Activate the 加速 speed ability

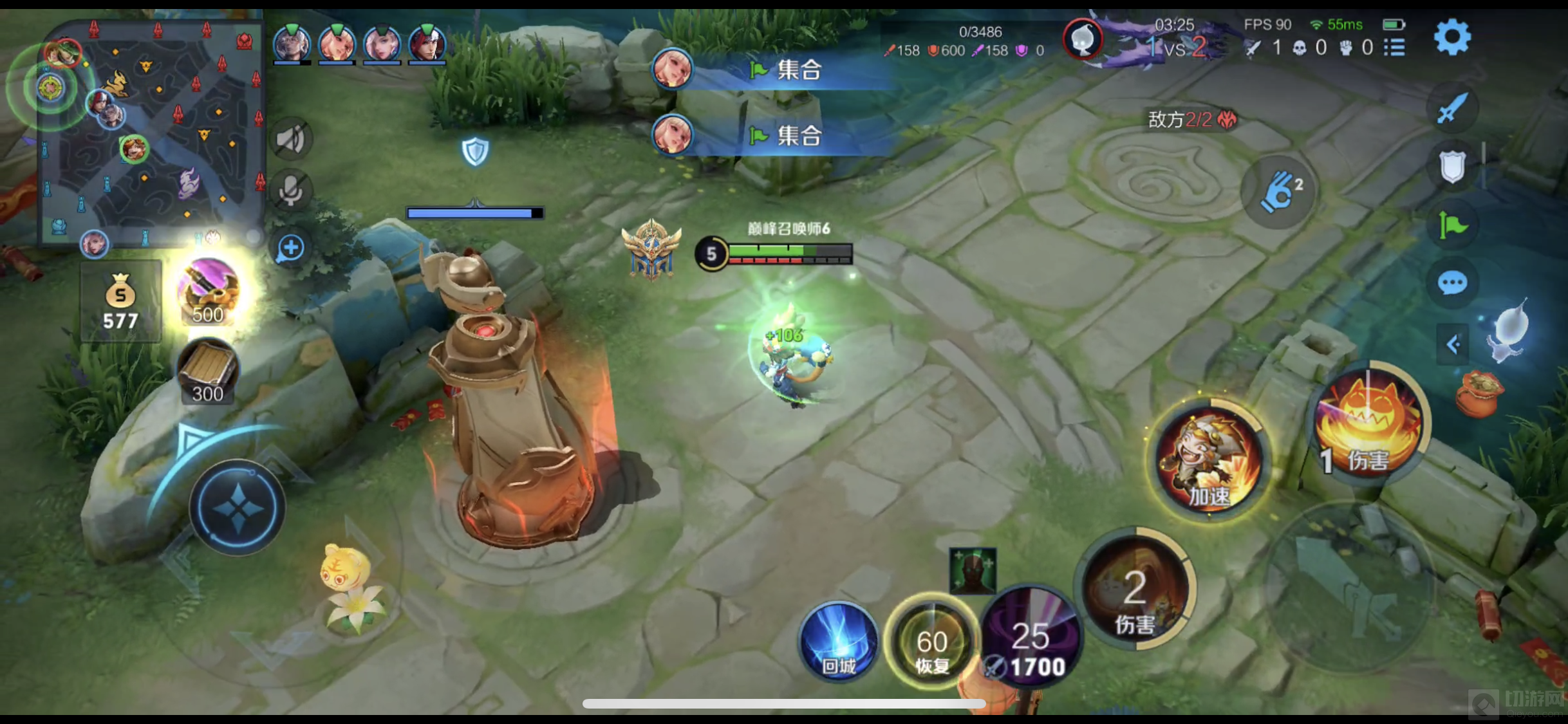[1209, 461]
